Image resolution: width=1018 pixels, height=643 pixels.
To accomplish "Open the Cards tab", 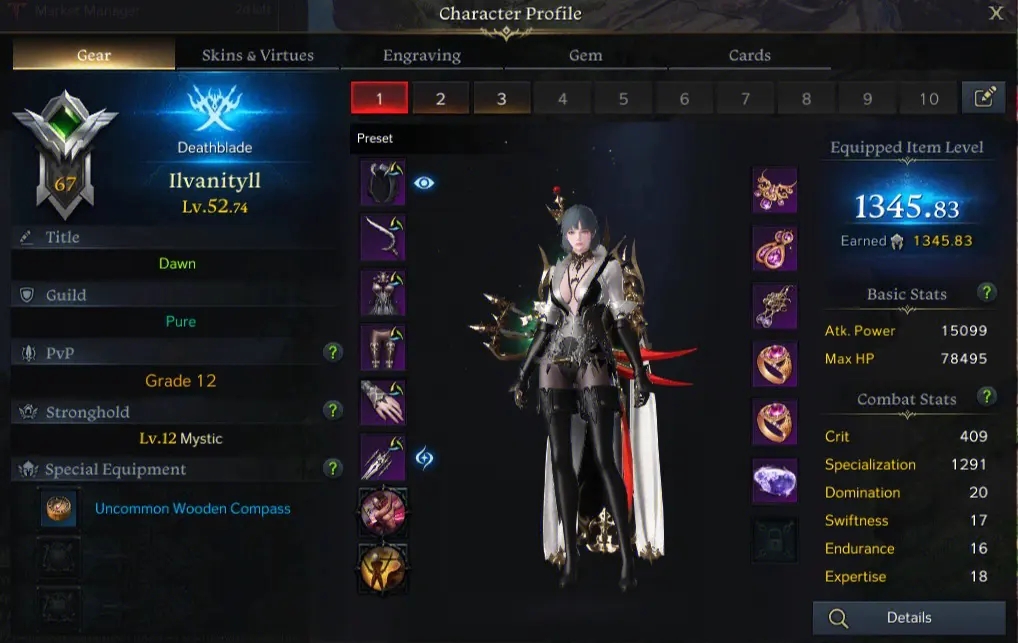I will pyautogui.click(x=750, y=55).
